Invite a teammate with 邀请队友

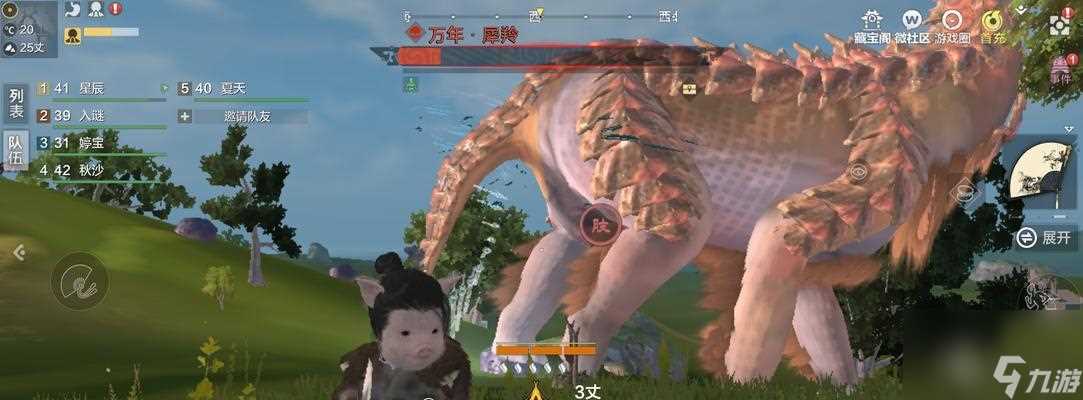click(x=243, y=116)
